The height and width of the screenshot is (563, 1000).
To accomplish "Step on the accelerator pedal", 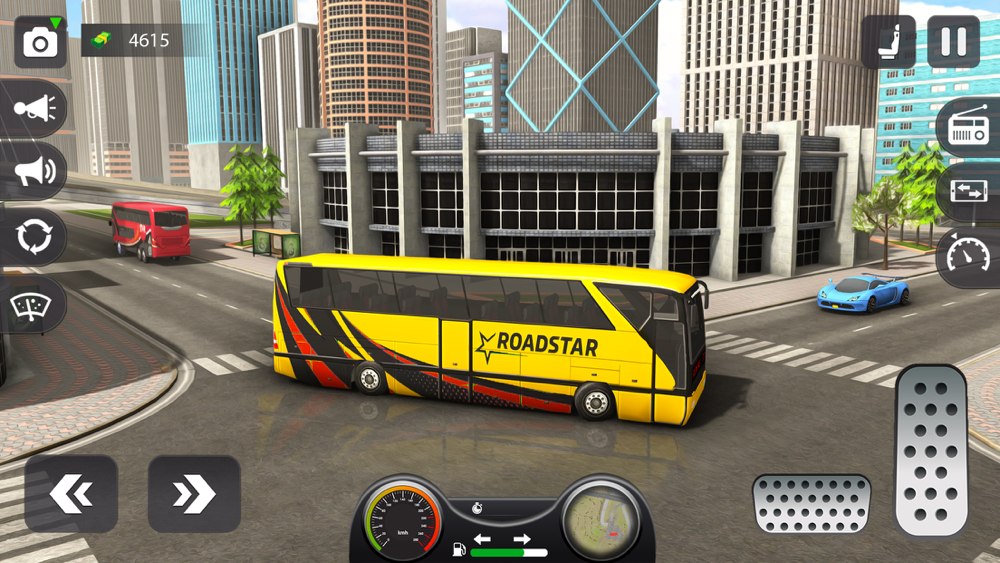I will point(931,450).
